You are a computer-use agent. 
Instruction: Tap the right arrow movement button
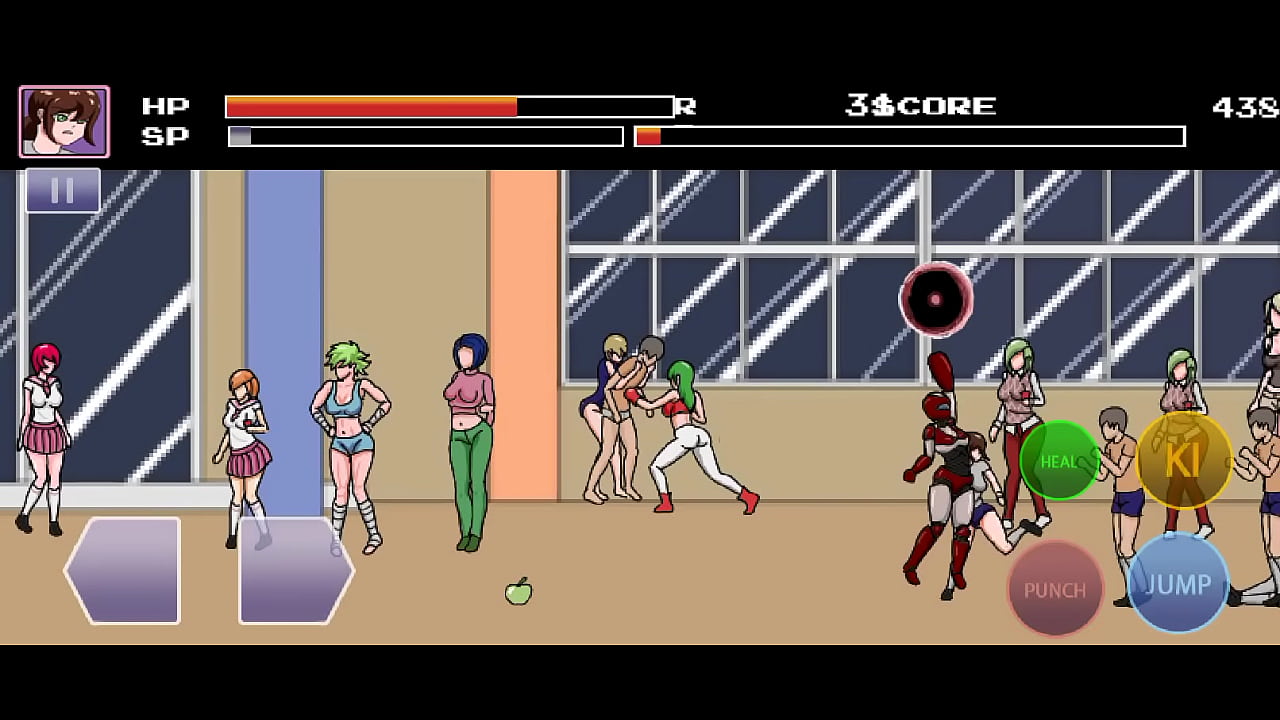(x=295, y=571)
